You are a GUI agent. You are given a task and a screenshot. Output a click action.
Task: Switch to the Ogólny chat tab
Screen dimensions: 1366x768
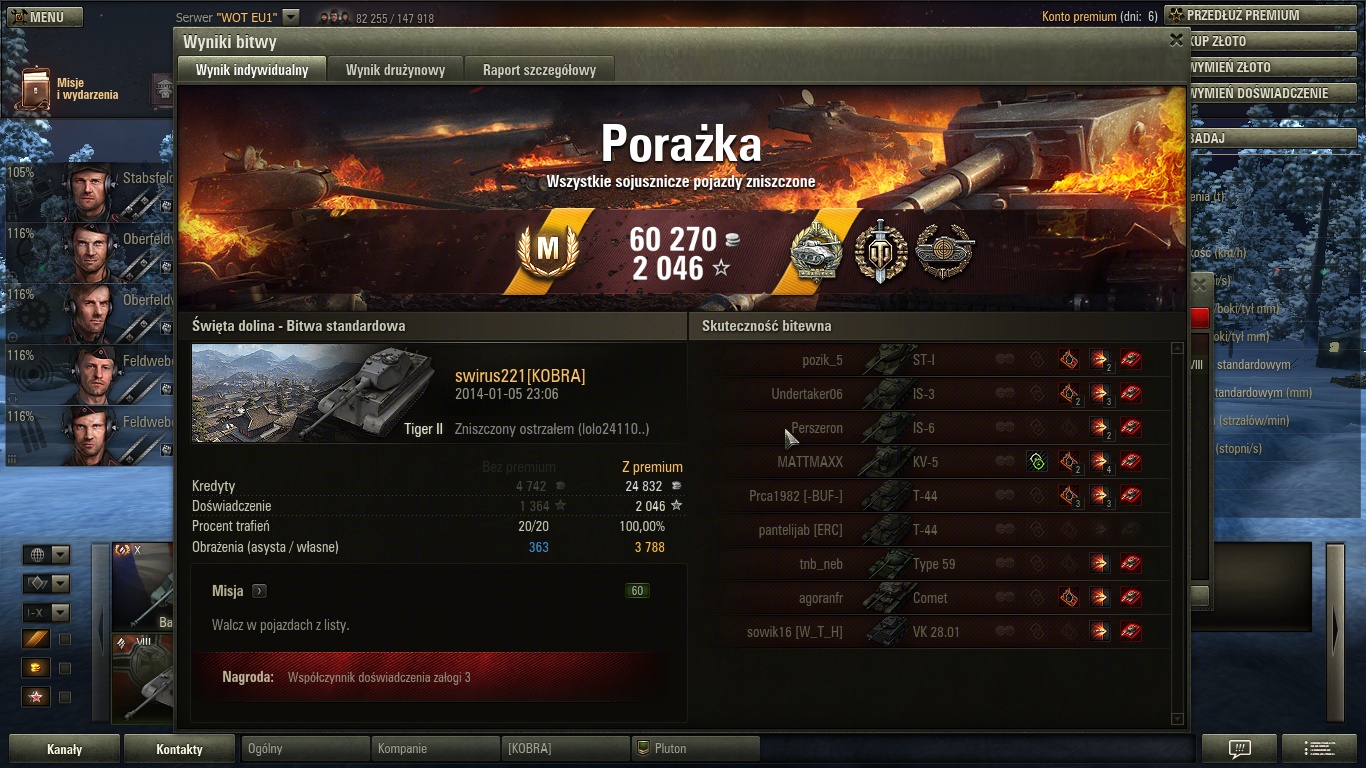point(305,748)
